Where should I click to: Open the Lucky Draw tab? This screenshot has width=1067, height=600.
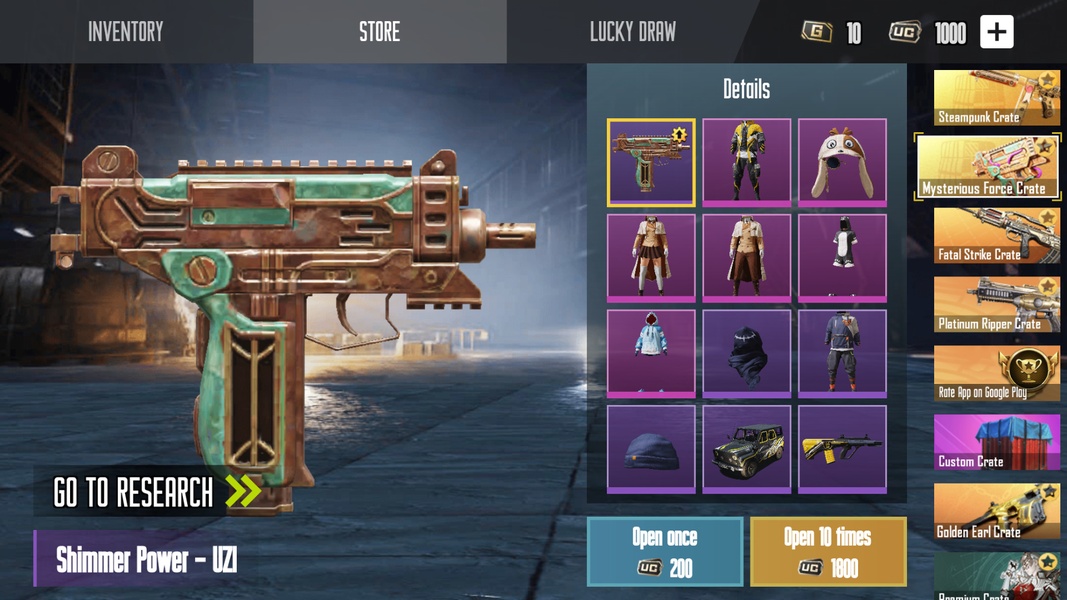tap(632, 32)
